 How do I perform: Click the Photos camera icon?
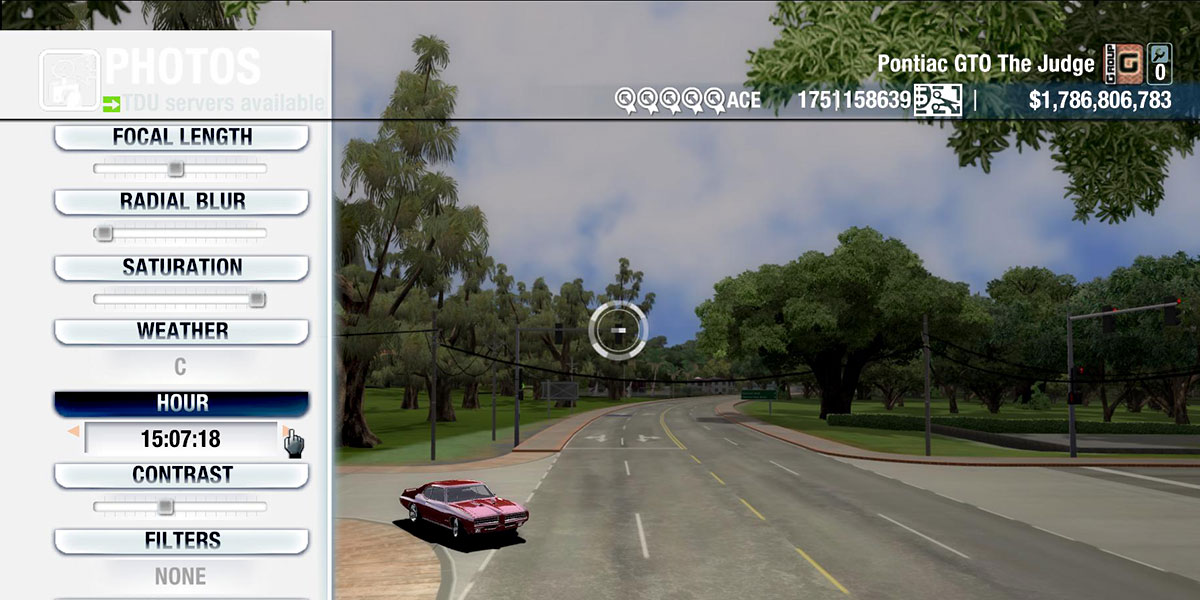tap(69, 79)
